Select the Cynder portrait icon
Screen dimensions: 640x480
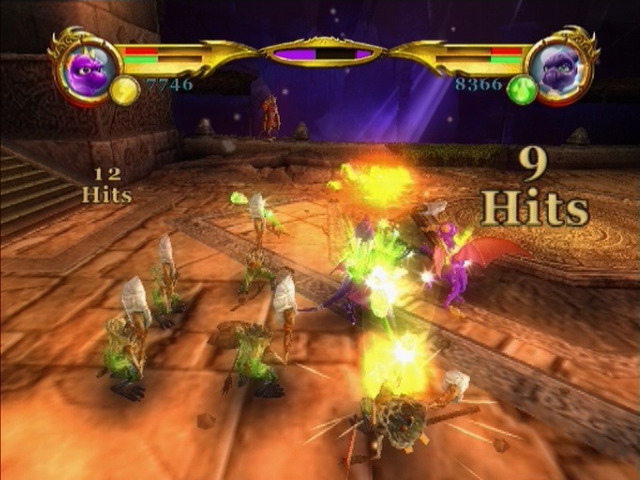(x=558, y=69)
